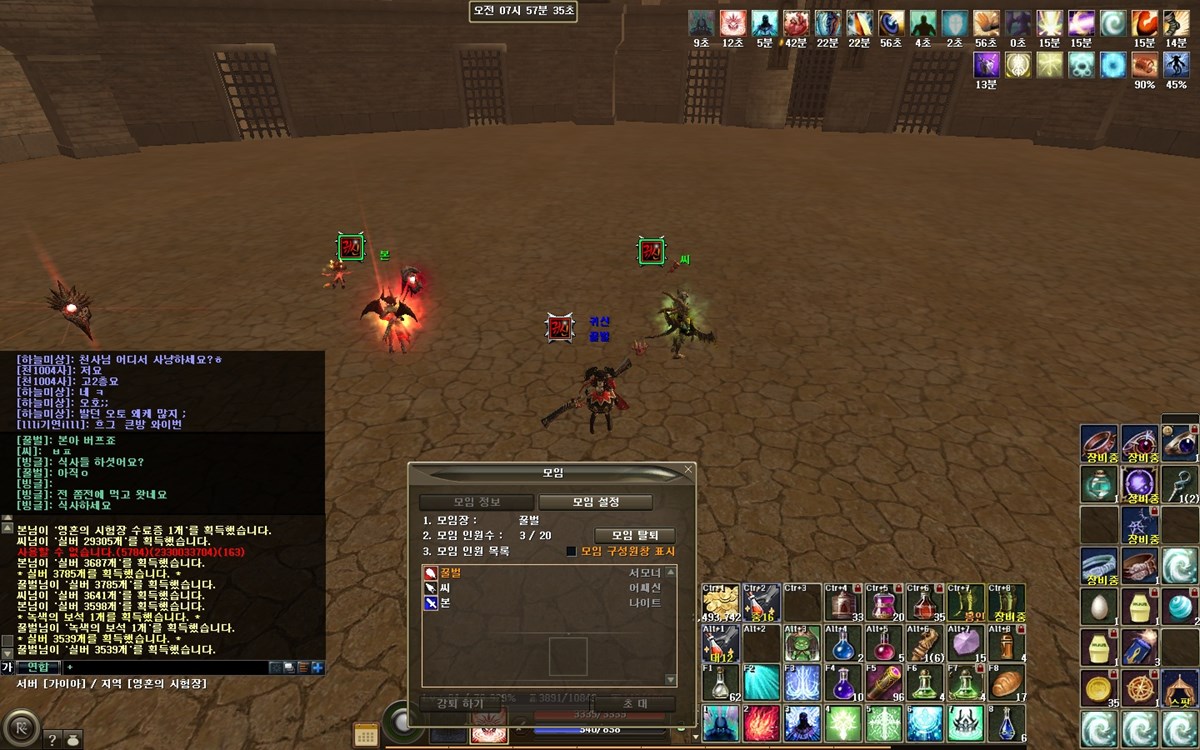Select the white egg item slot
The image size is (1200, 750).
coord(1099,607)
